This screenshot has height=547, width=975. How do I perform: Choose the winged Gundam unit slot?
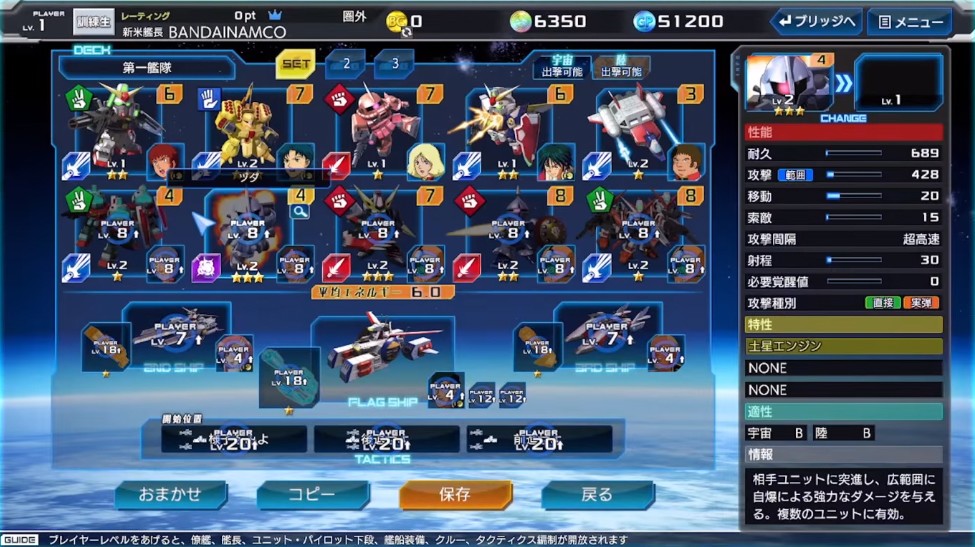click(505, 128)
